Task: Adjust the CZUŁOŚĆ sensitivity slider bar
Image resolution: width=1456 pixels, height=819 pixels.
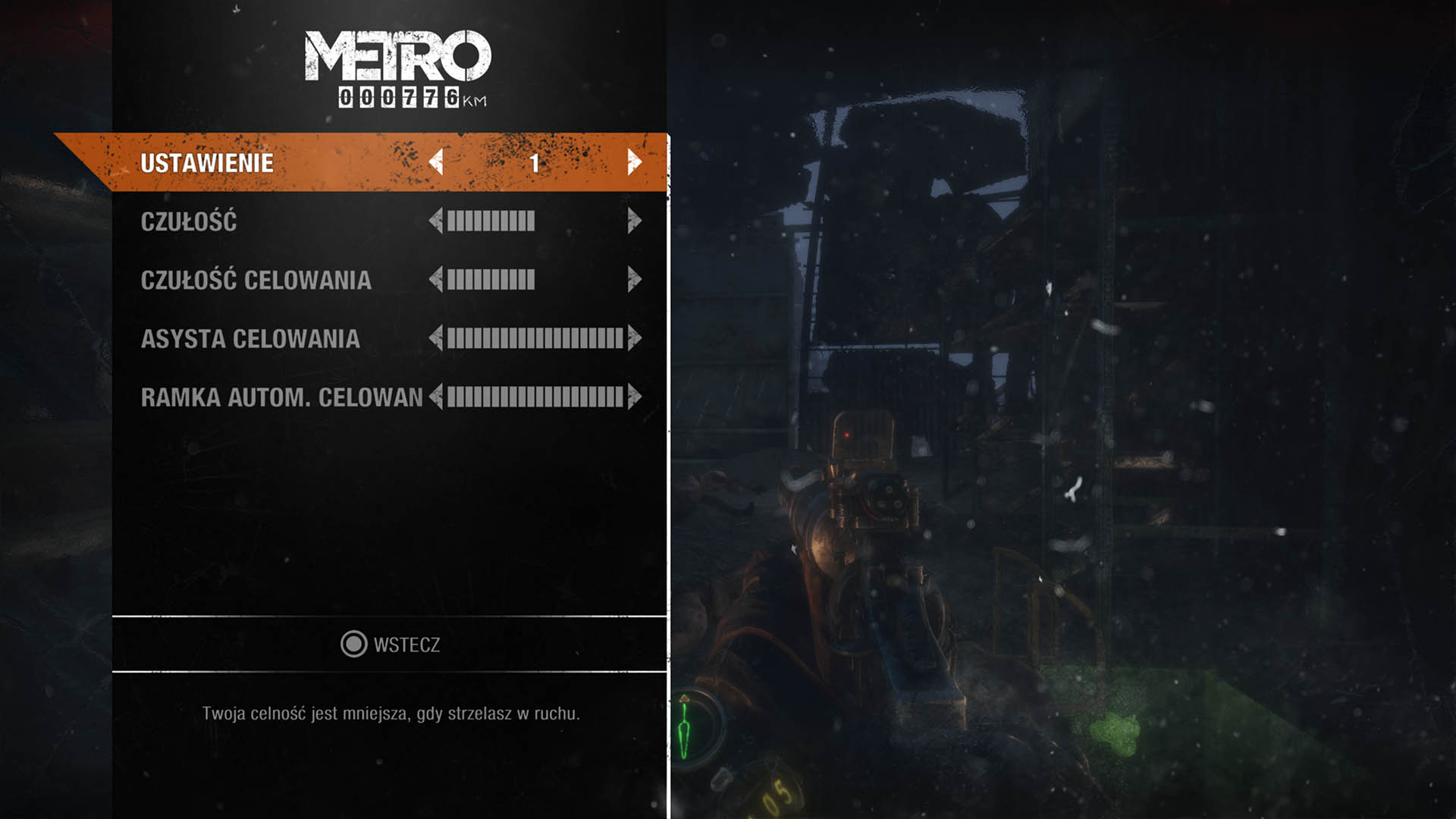Action: point(491,221)
